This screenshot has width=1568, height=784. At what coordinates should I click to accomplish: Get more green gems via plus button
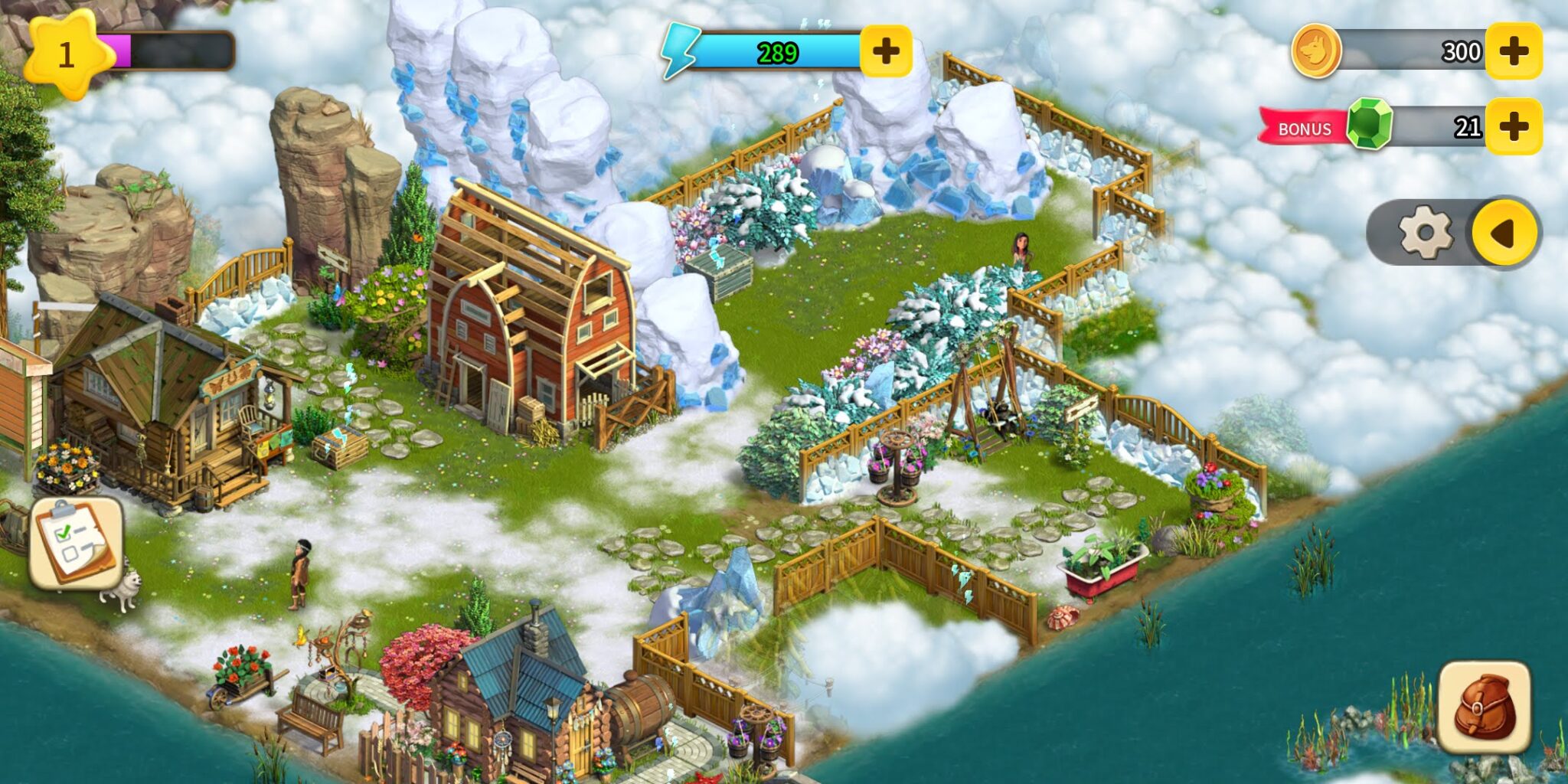[1513, 126]
